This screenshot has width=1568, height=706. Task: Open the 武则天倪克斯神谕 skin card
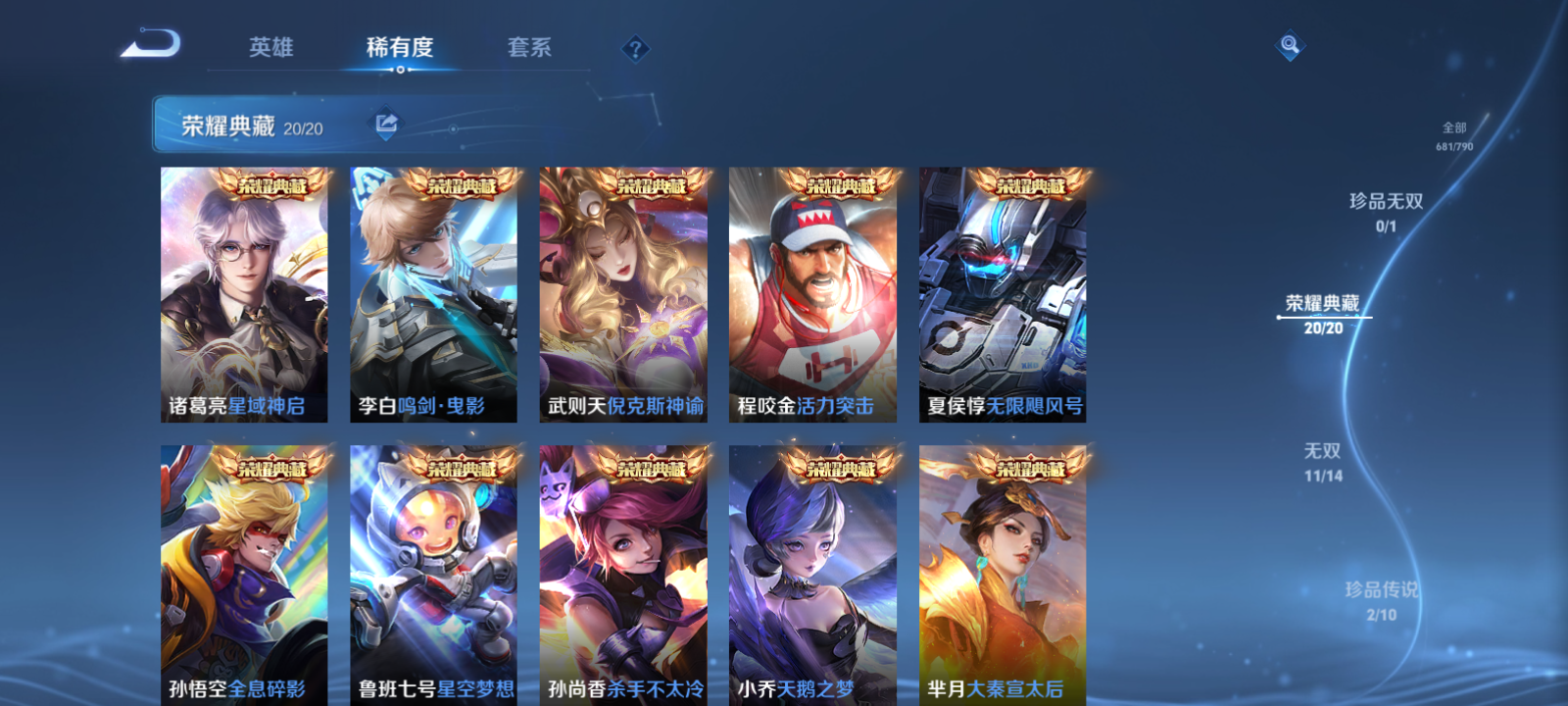(624, 294)
